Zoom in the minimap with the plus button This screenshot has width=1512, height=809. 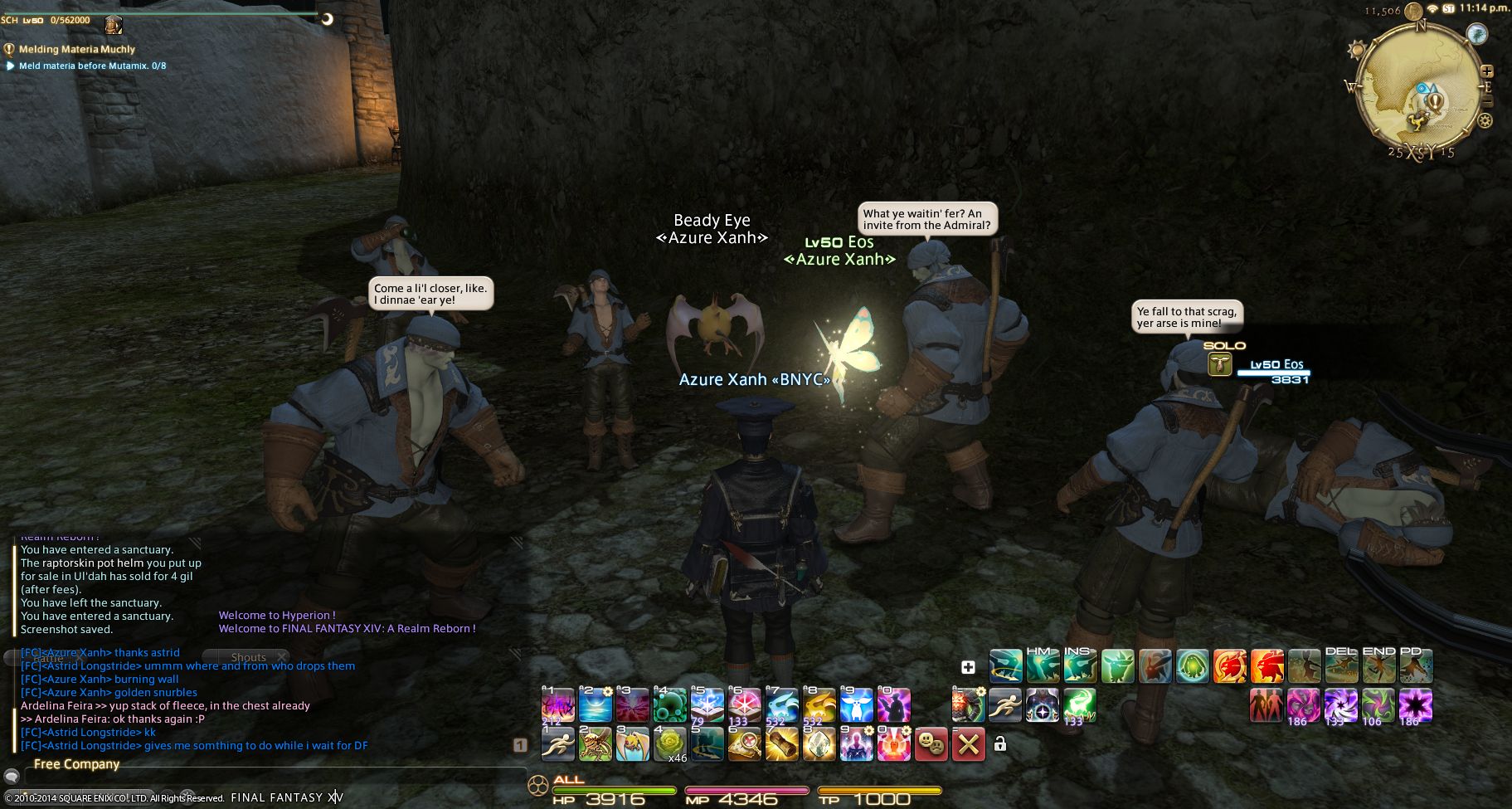pyautogui.click(x=1487, y=71)
